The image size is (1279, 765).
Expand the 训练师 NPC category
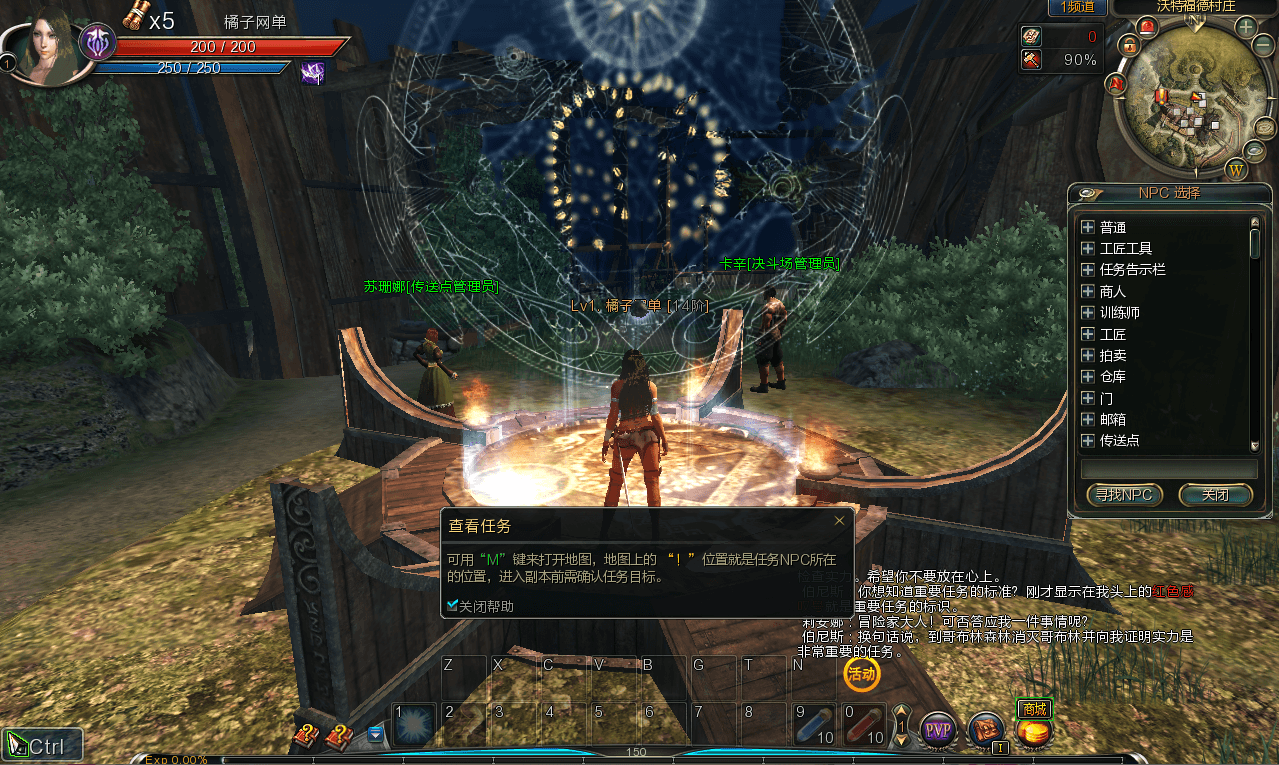tap(1087, 312)
